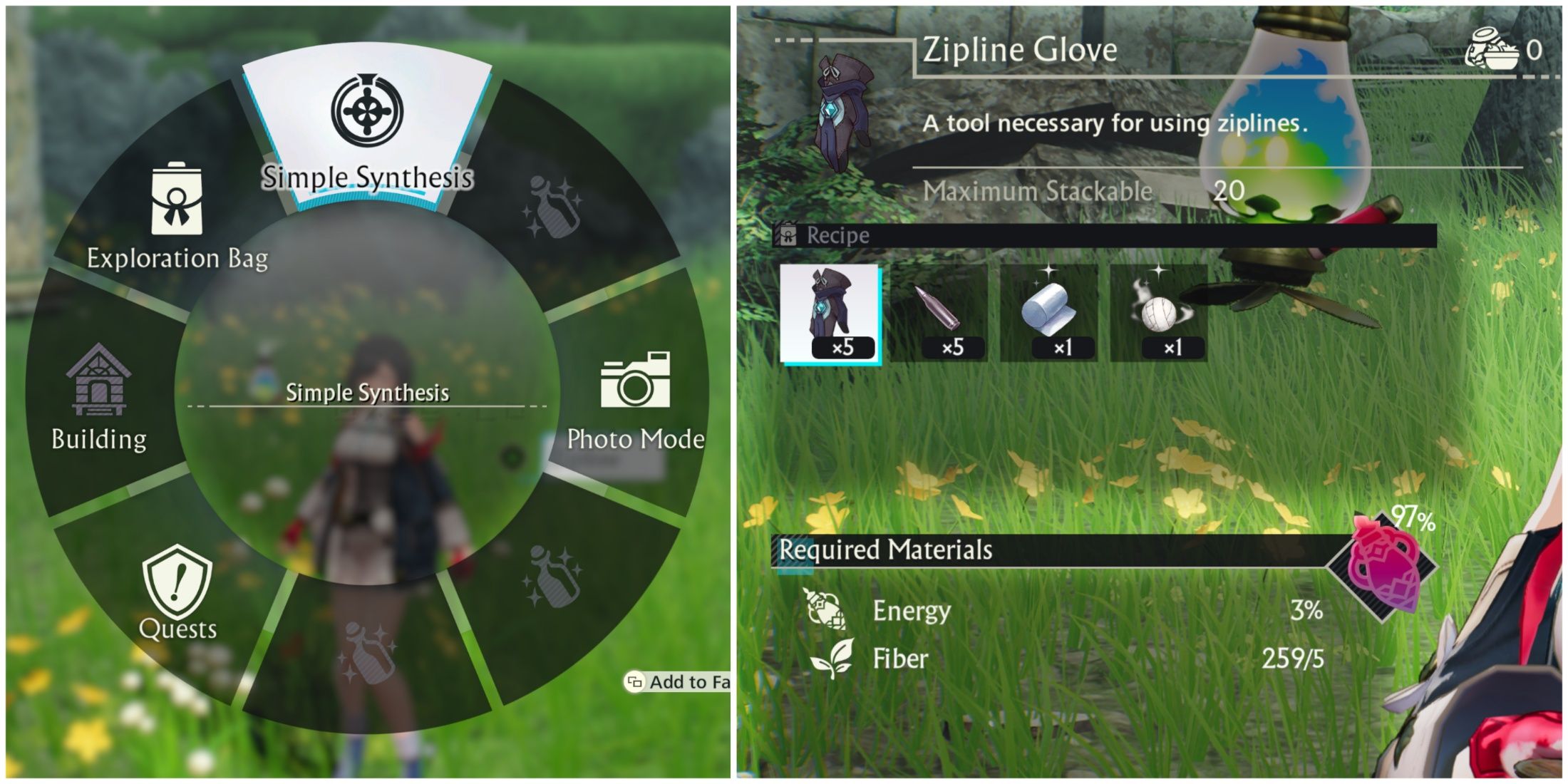Screen dimensions: 1568x784
Task: Click the Simple Synthesis crosshair icon
Action: tap(368, 110)
